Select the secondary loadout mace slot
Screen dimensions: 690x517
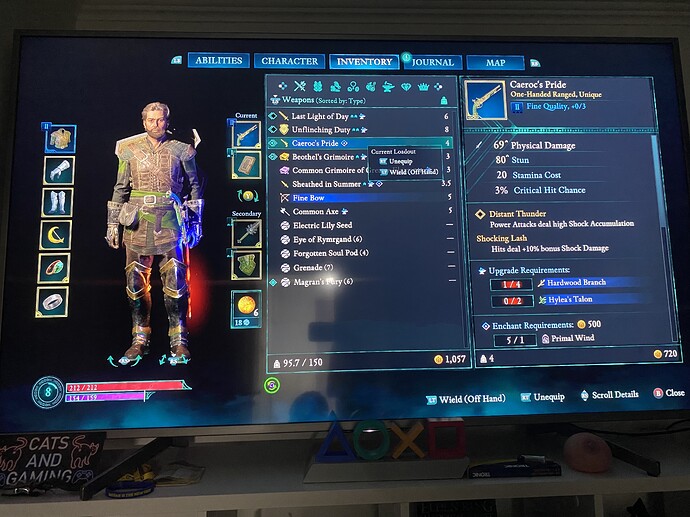[246, 232]
